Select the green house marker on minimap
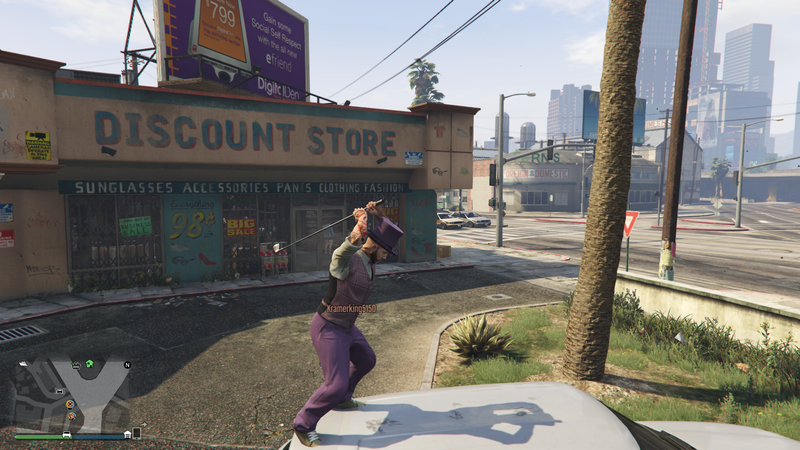The width and height of the screenshot is (800, 450). [89, 364]
